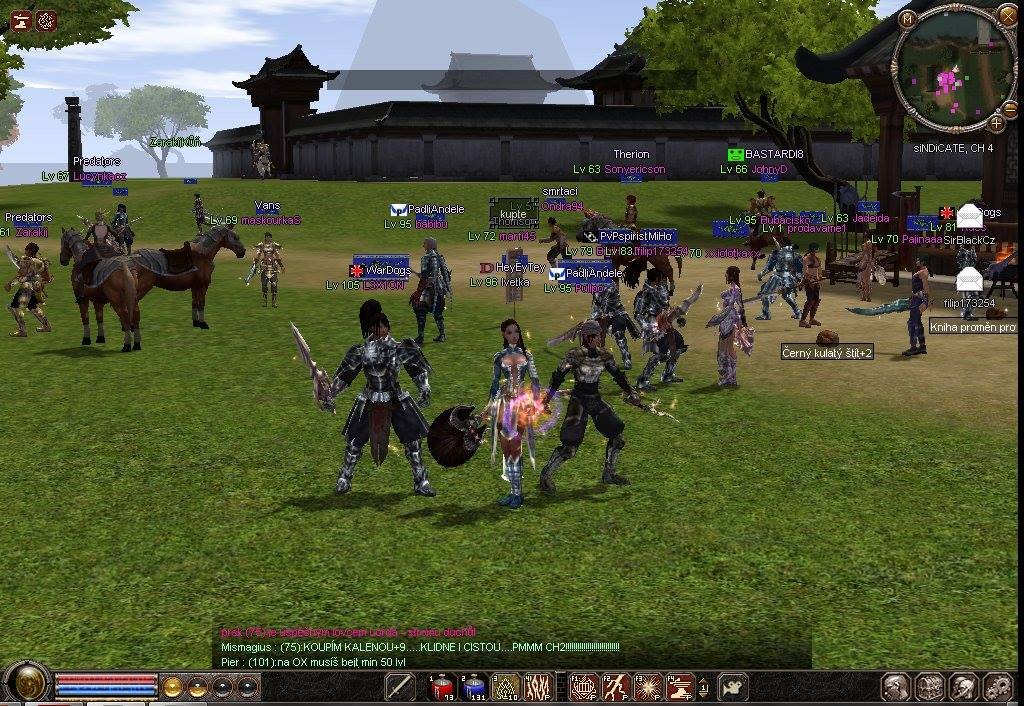Toggle the camera view mode button
The width and height of the screenshot is (1024, 706).
[734, 687]
